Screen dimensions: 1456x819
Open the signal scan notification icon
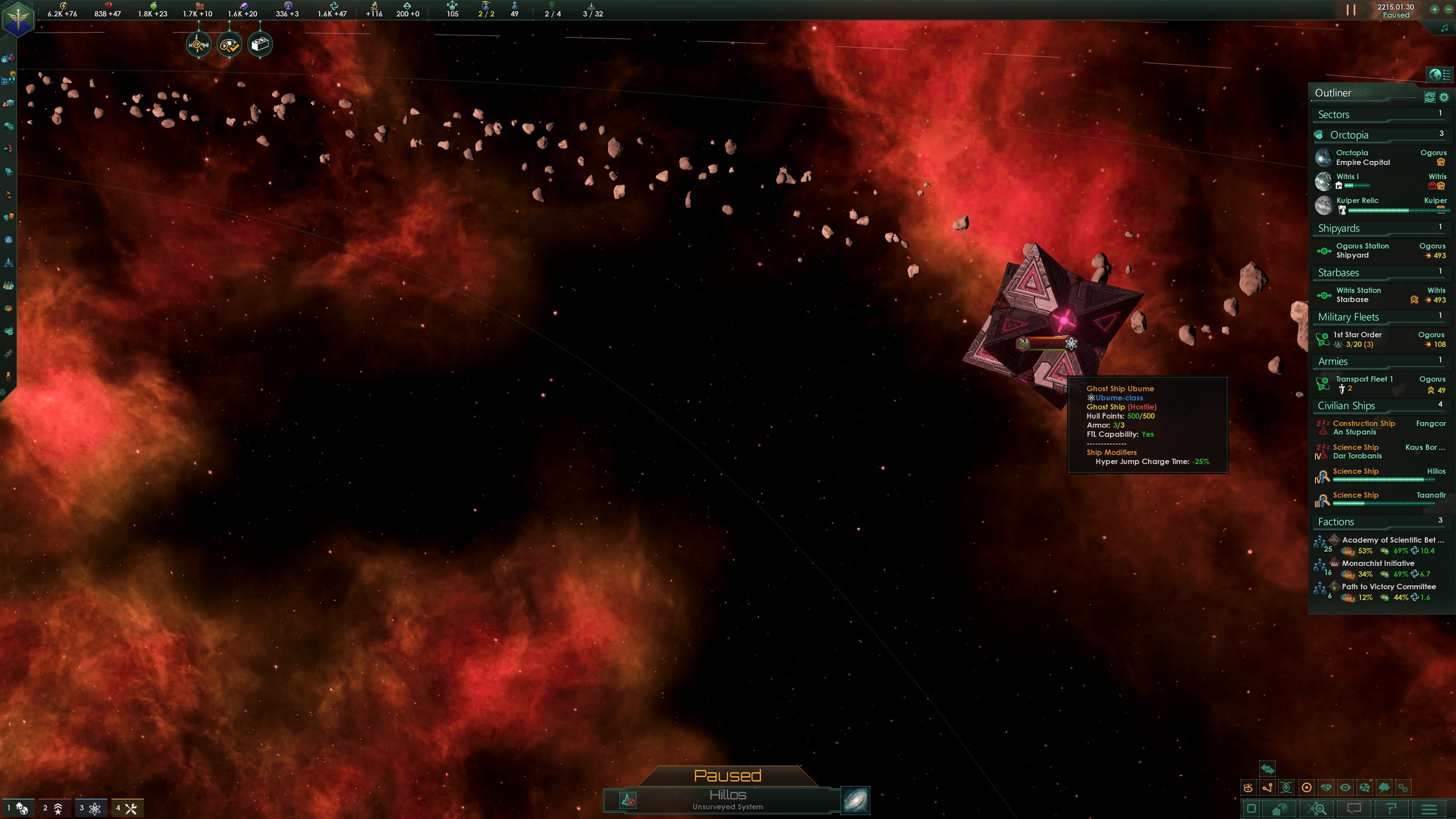[x=198, y=44]
